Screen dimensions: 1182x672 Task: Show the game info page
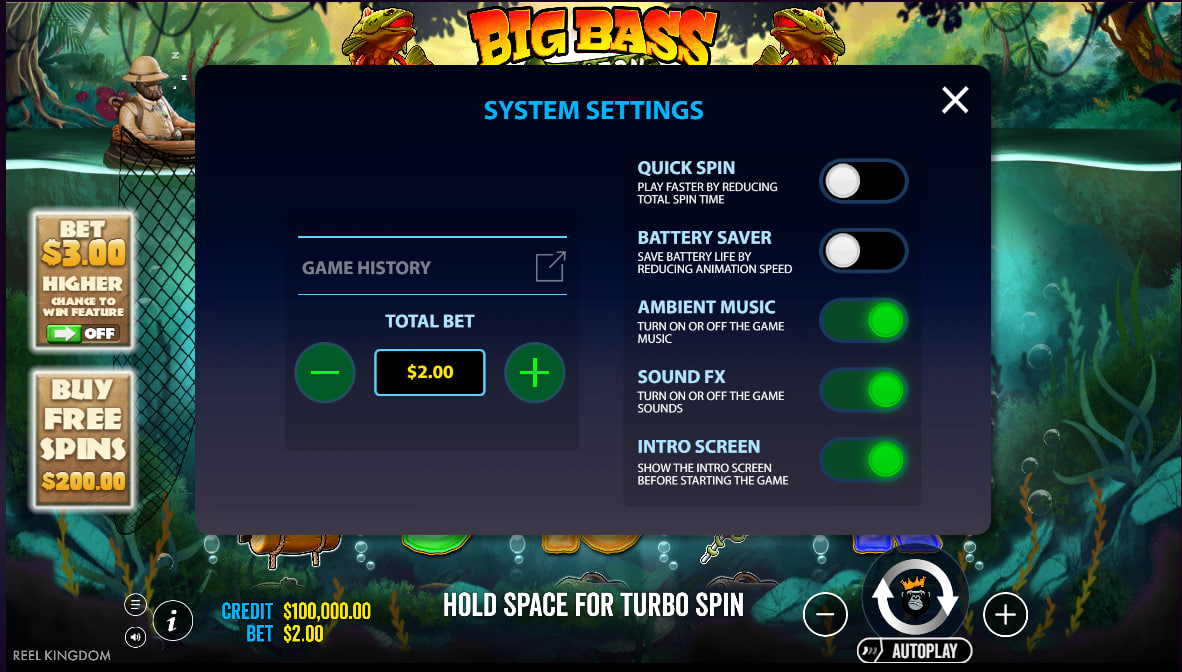tap(173, 620)
